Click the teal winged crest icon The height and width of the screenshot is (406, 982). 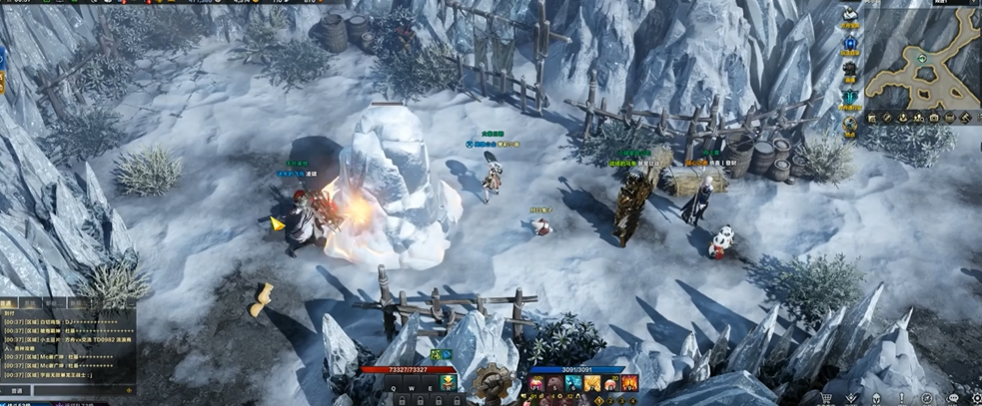pyautogui.click(x=851, y=98)
